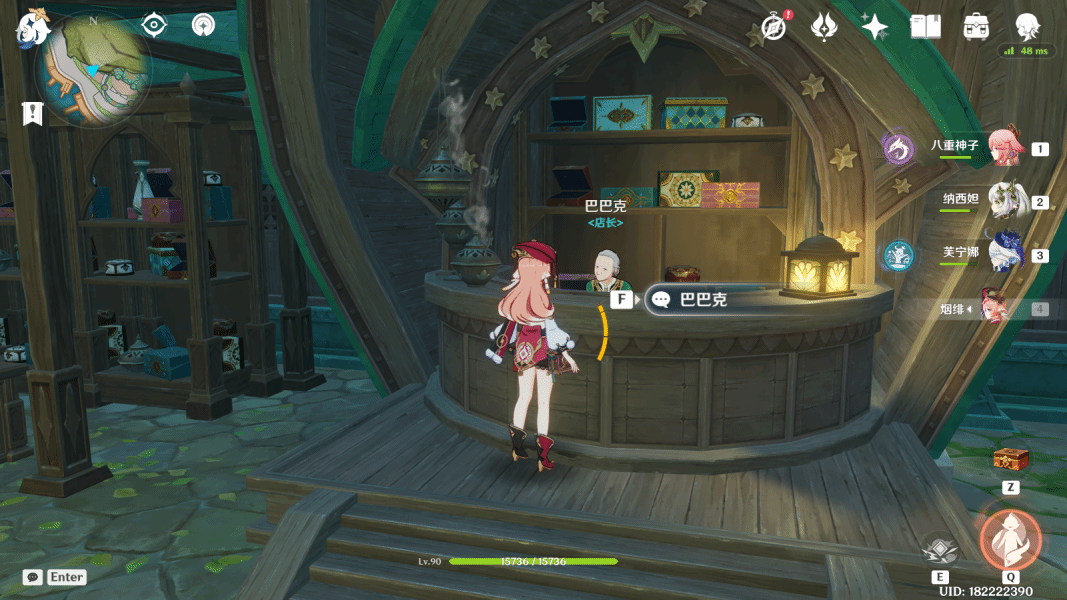Viewport: 1067px width, 600px height.
Task: Open the inventory backpack icon
Action: [976, 27]
